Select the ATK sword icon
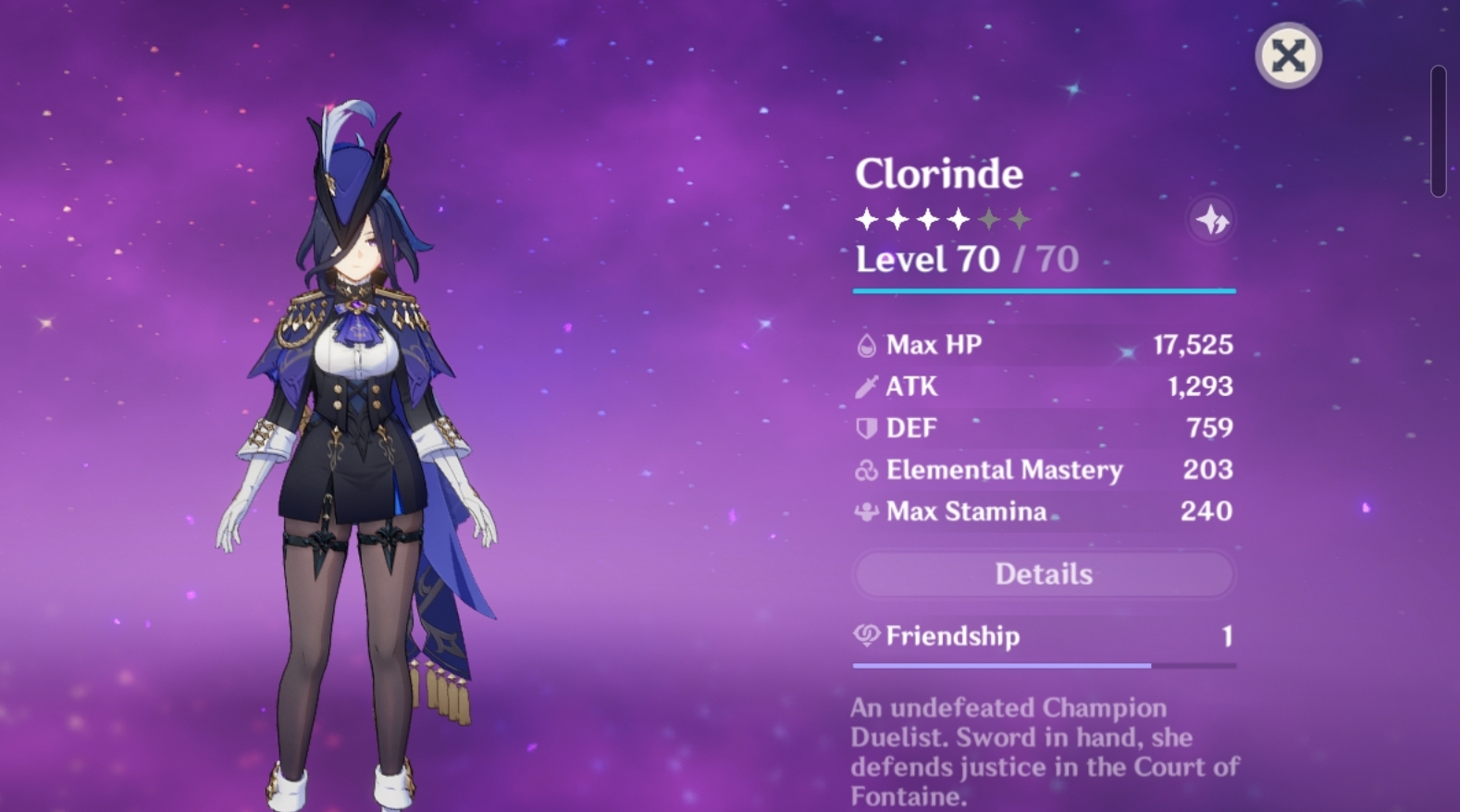This screenshot has width=1460, height=812. click(866, 387)
